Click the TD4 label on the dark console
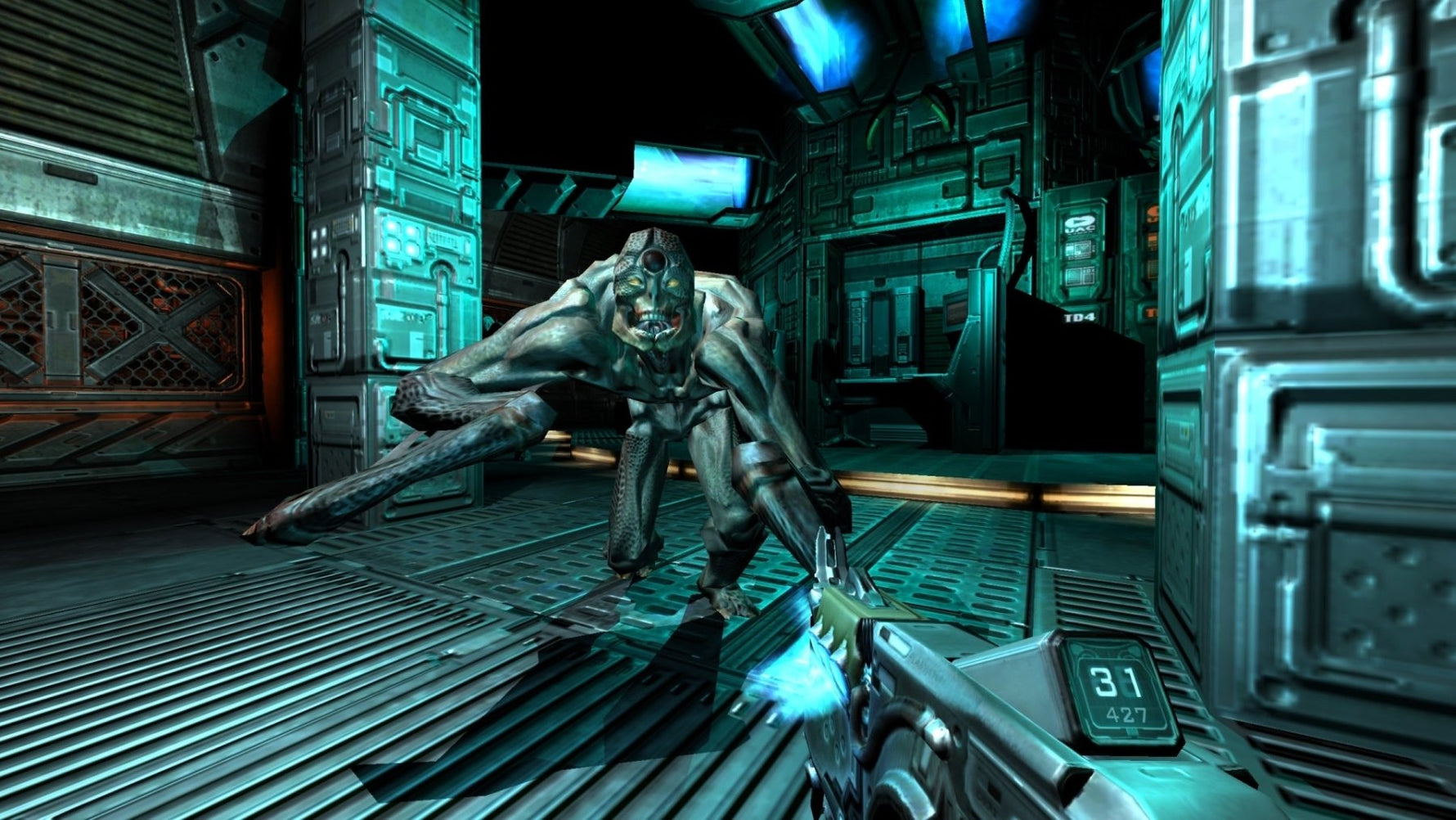The image size is (1456, 820). click(x=1080, y=316)
